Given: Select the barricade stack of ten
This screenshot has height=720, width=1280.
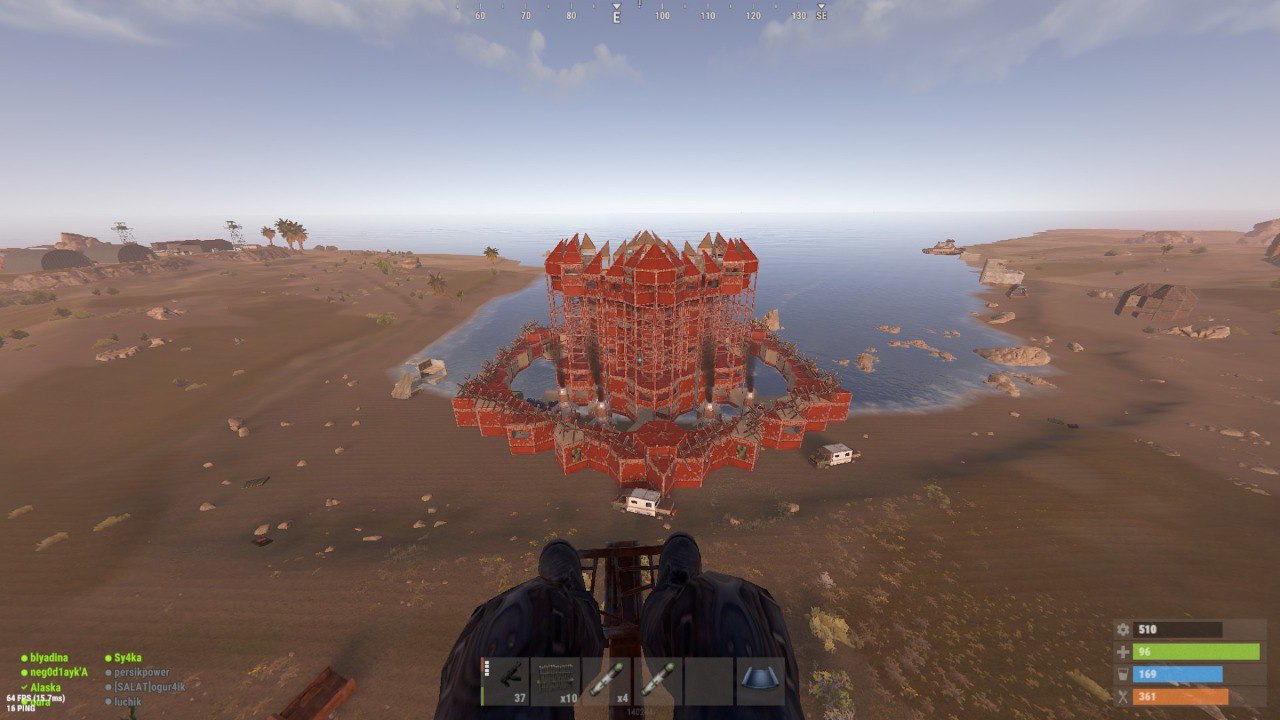Looking at the screenshot, I should [x=556, y=681].
